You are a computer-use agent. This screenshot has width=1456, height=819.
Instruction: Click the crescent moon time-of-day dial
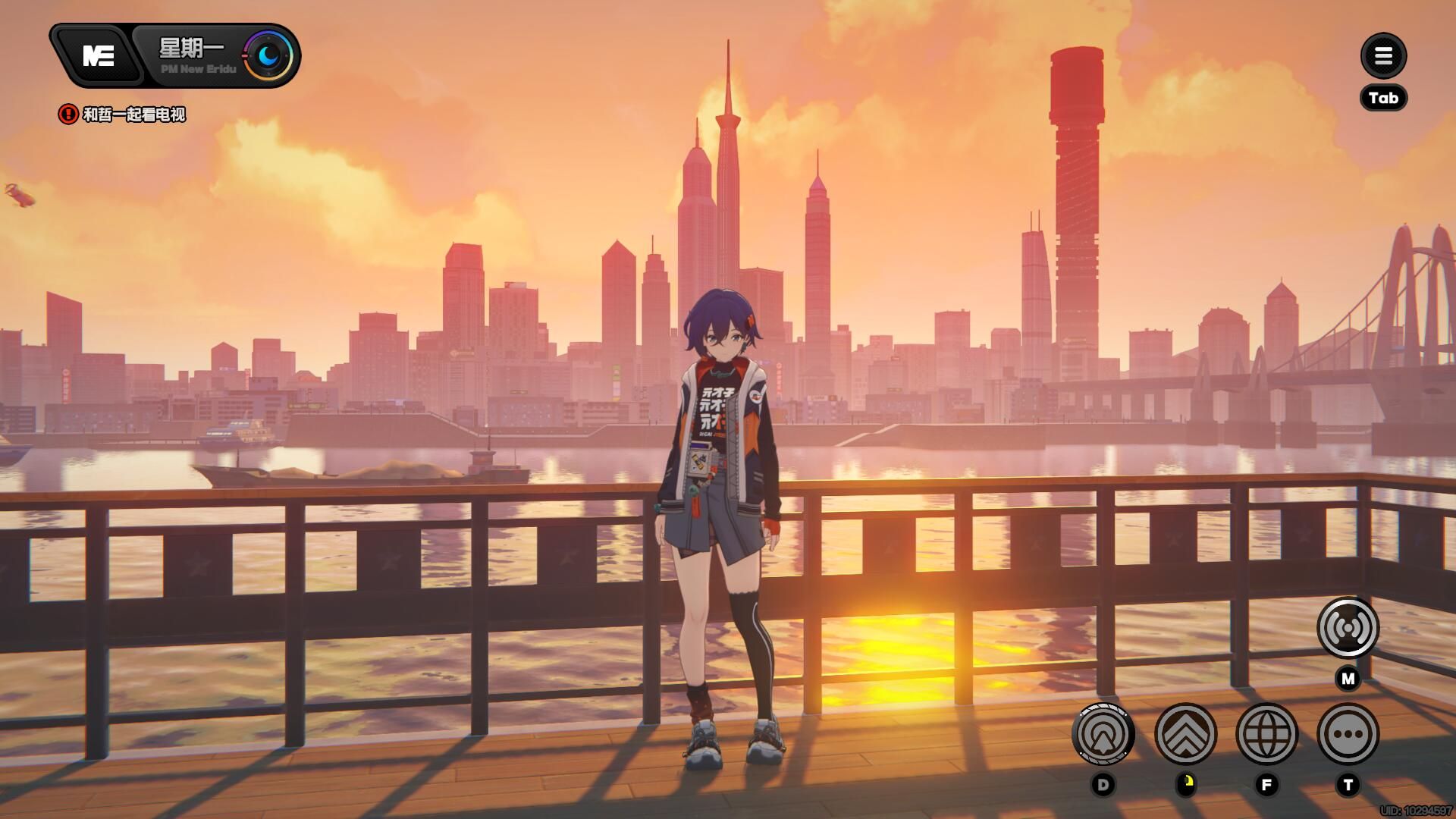pyautogui.click(x=268, y=55)
